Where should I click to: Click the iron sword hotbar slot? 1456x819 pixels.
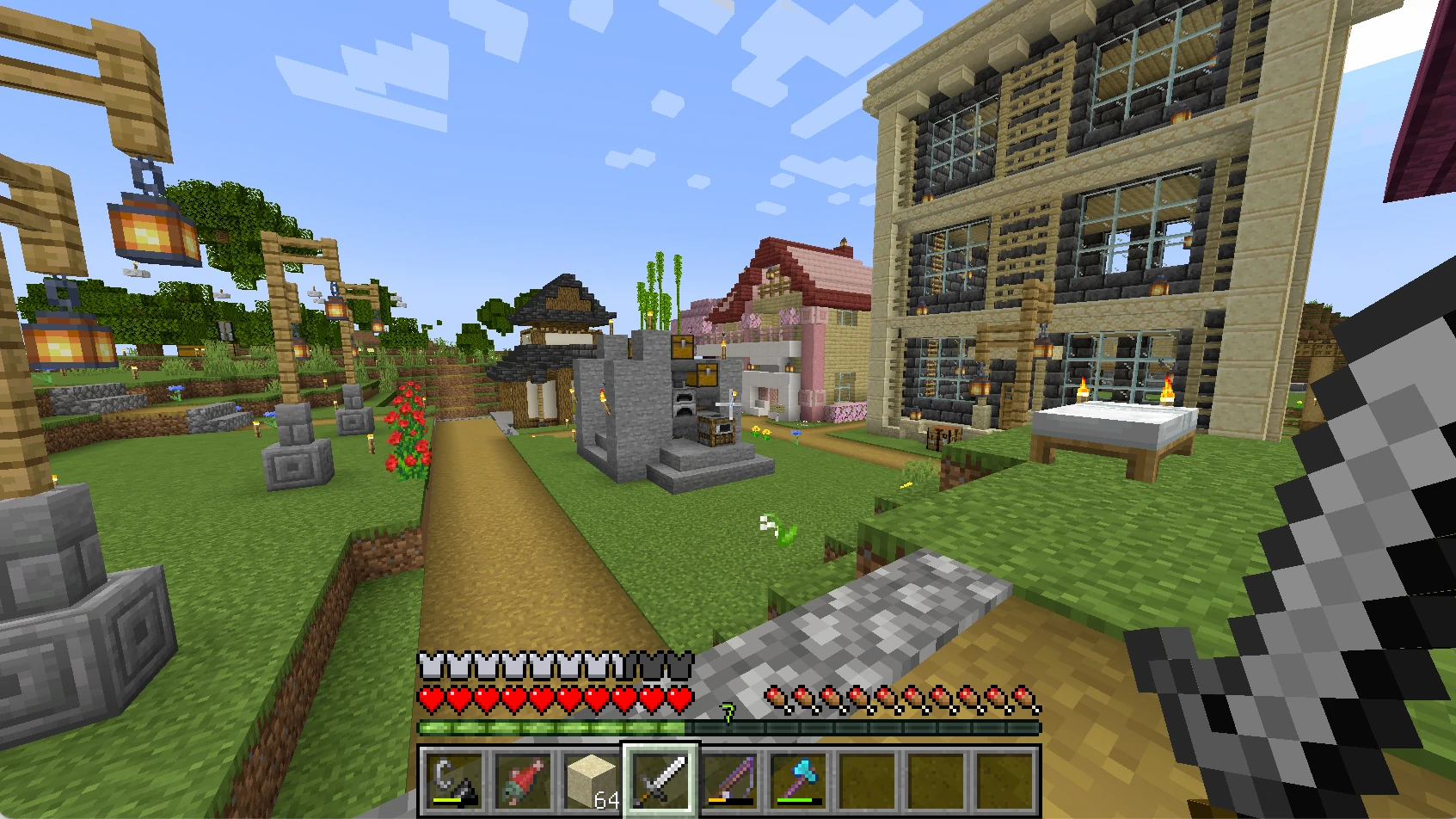click(x=660, y=780)
